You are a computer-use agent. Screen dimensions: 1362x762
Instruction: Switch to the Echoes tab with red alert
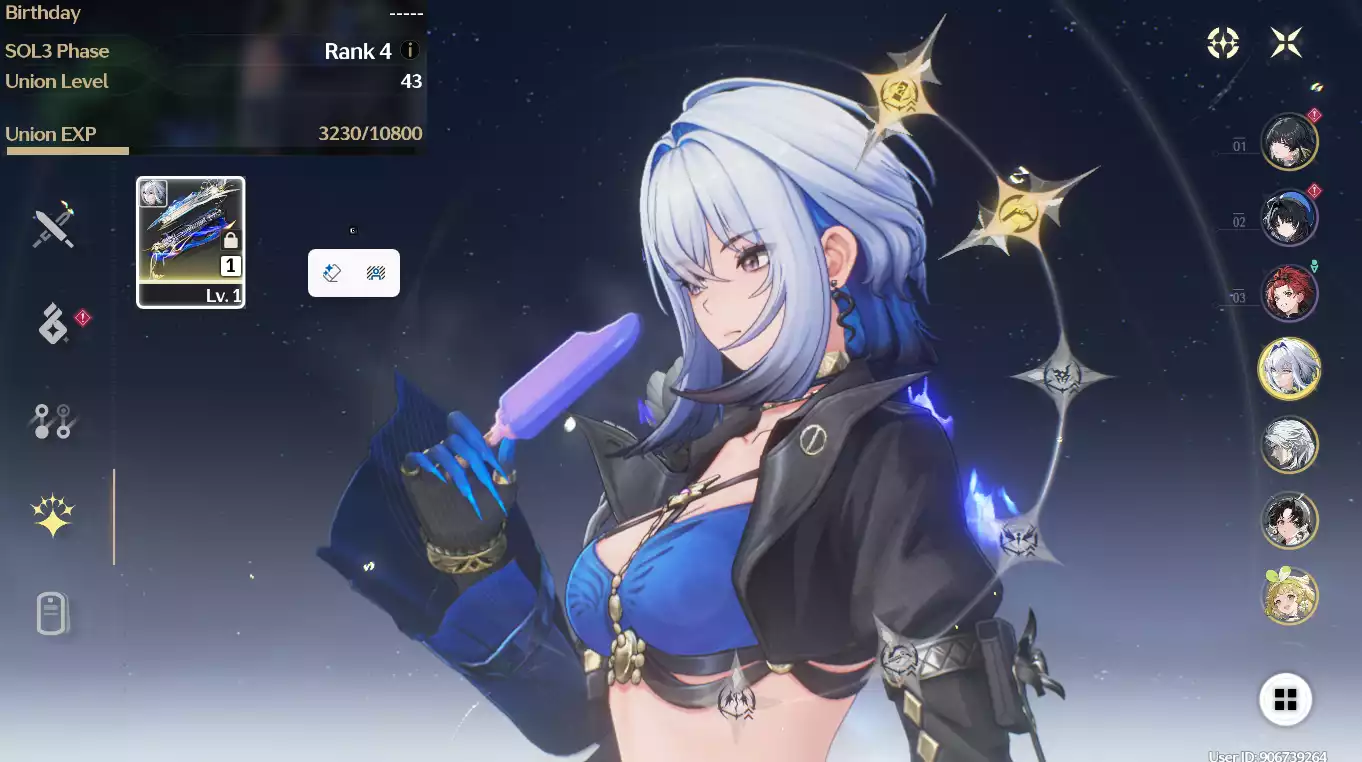(54, 324)
